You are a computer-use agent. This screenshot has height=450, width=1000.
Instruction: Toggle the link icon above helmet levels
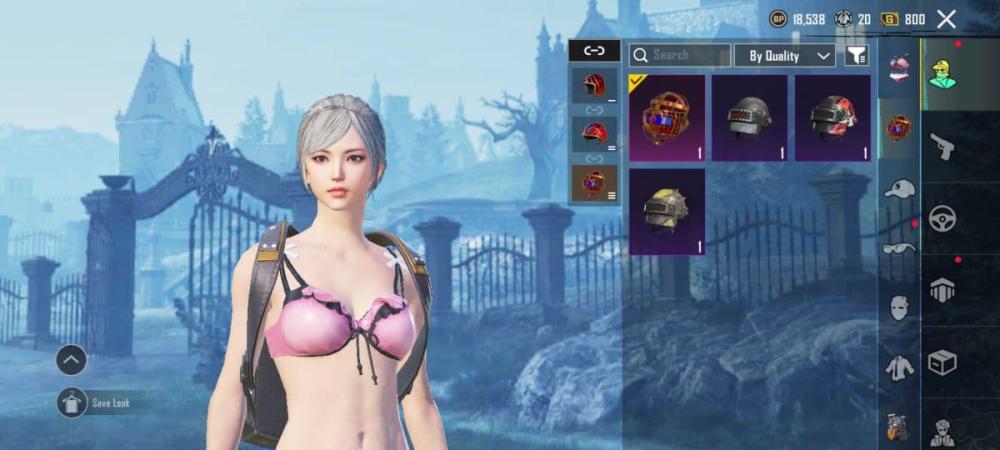[594, 50]
